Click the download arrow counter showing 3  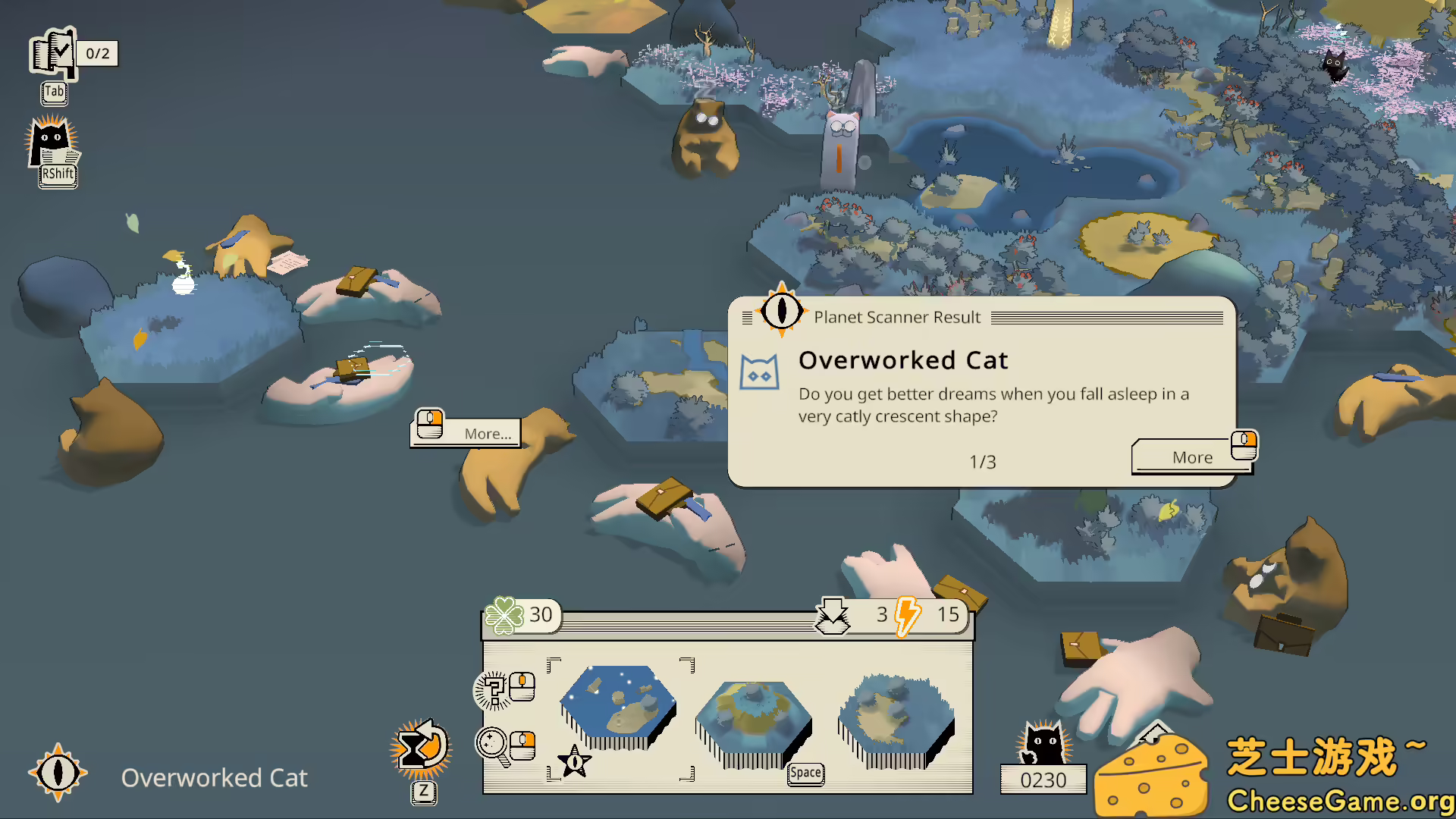tap(834, 615)
